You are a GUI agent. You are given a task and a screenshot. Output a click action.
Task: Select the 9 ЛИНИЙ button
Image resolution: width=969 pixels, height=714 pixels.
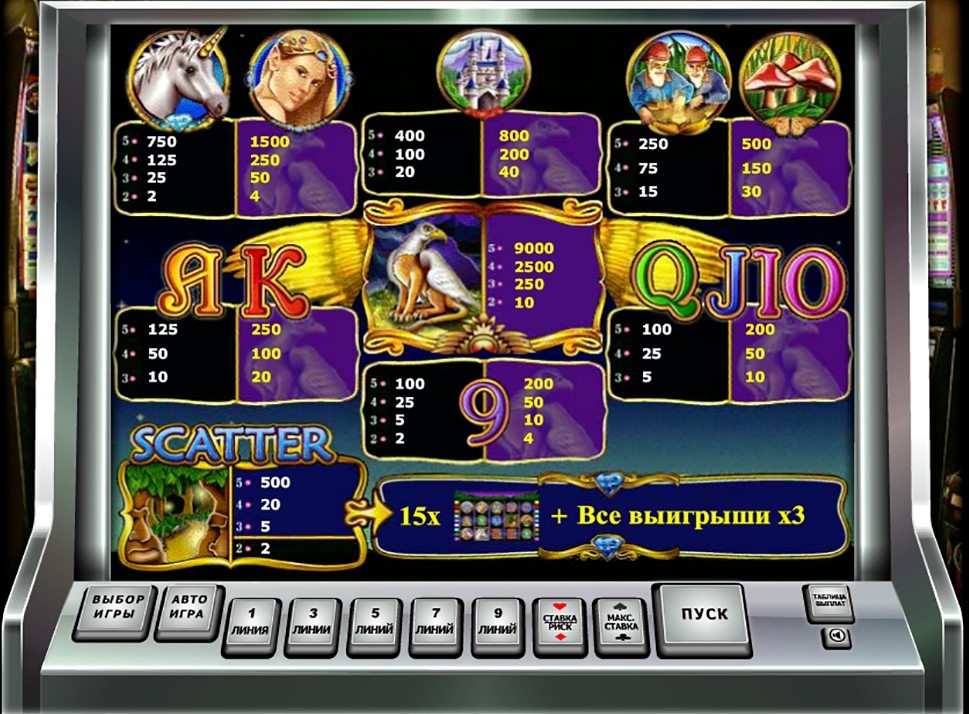[497, 626]
